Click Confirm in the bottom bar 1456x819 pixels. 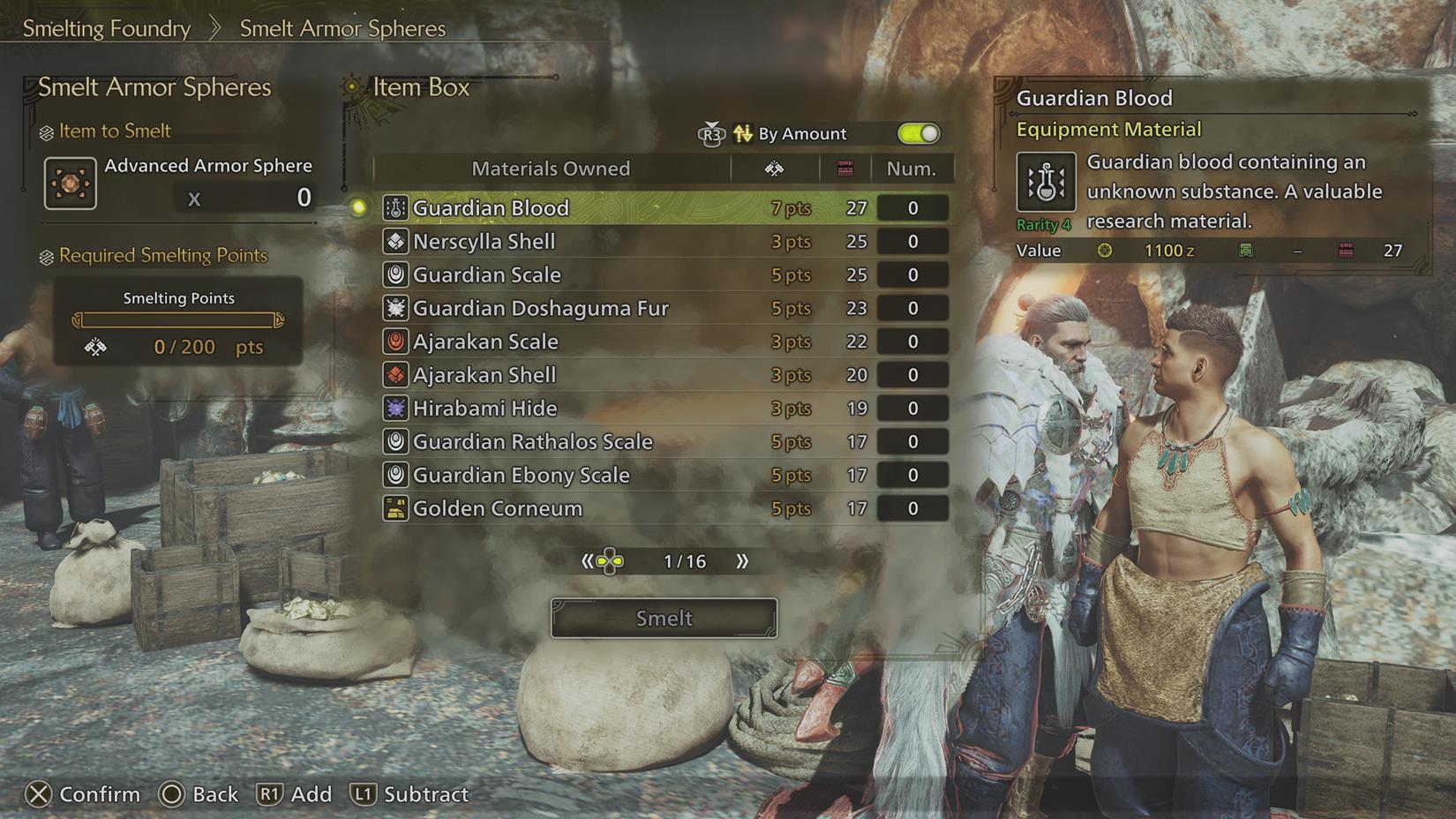[85, 794]
